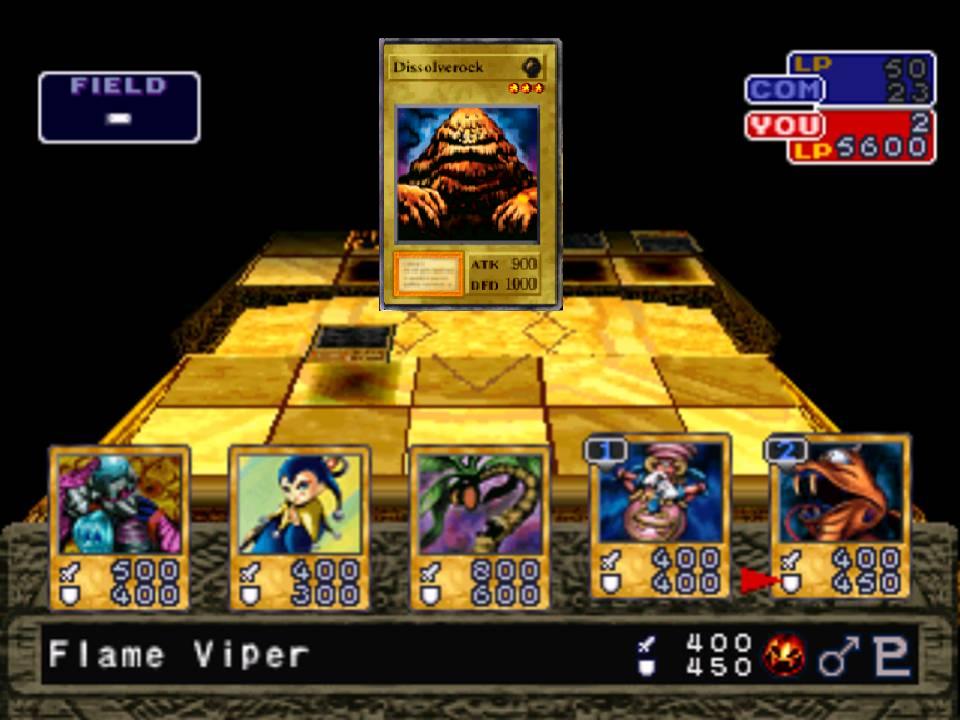Choose the hand card with 800 attack
The image size is (960, 720).
(480, 527)
